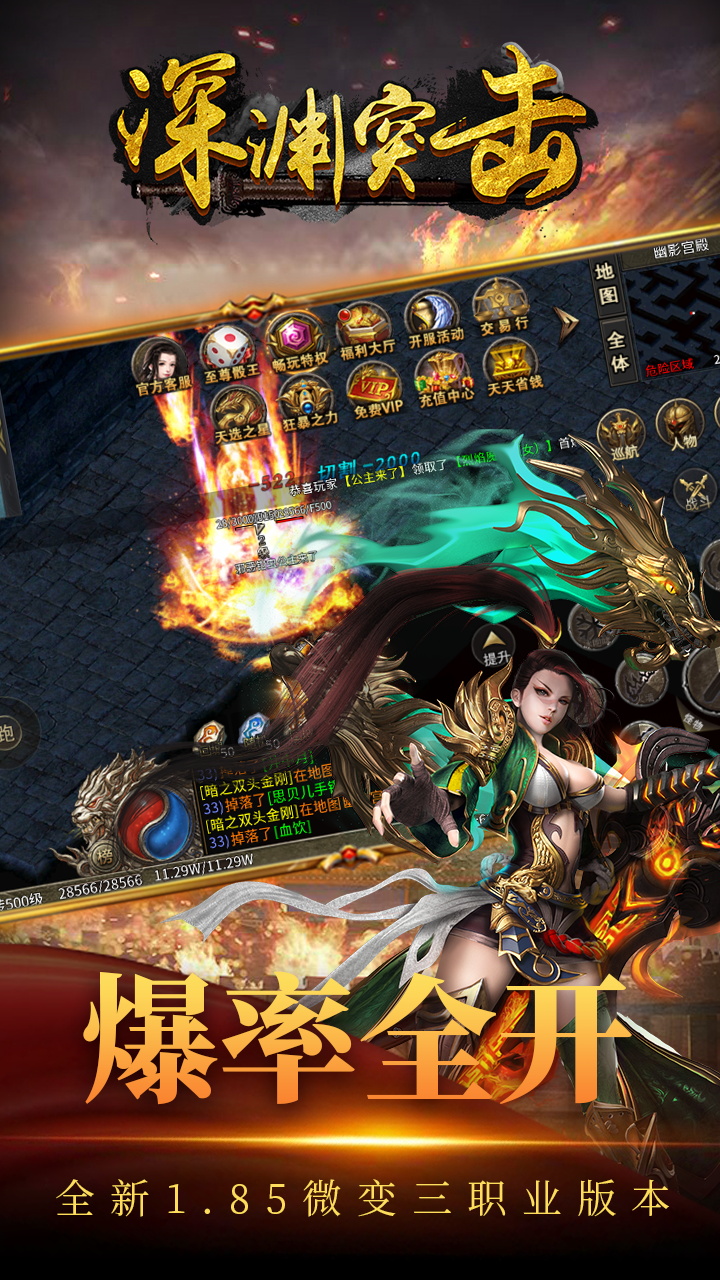Collapse the top icon row arrow

(568, 323)
